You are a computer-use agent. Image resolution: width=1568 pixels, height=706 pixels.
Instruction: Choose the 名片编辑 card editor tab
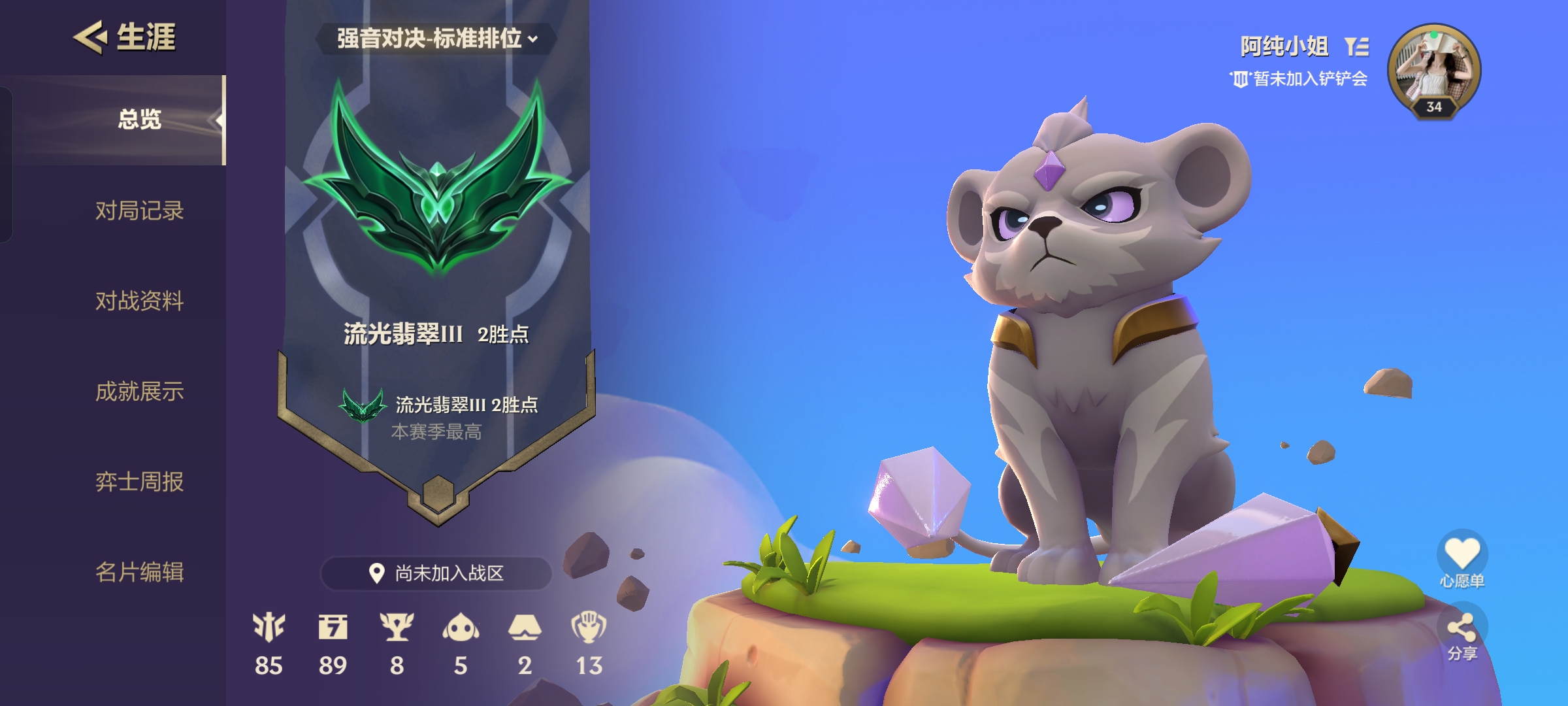coord(139,572)
